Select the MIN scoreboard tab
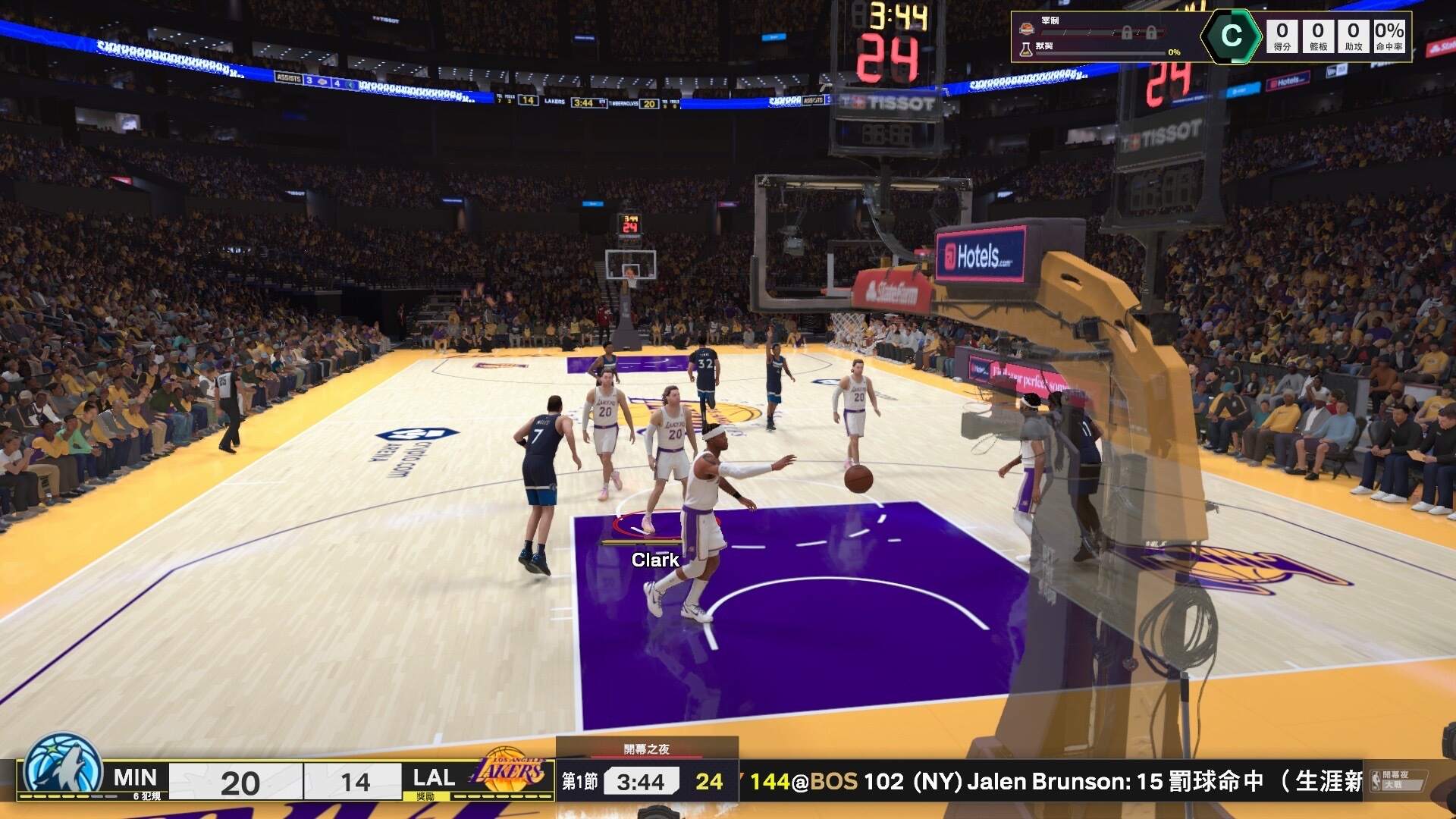1456x819 pixels. click(x=134, y=777)
